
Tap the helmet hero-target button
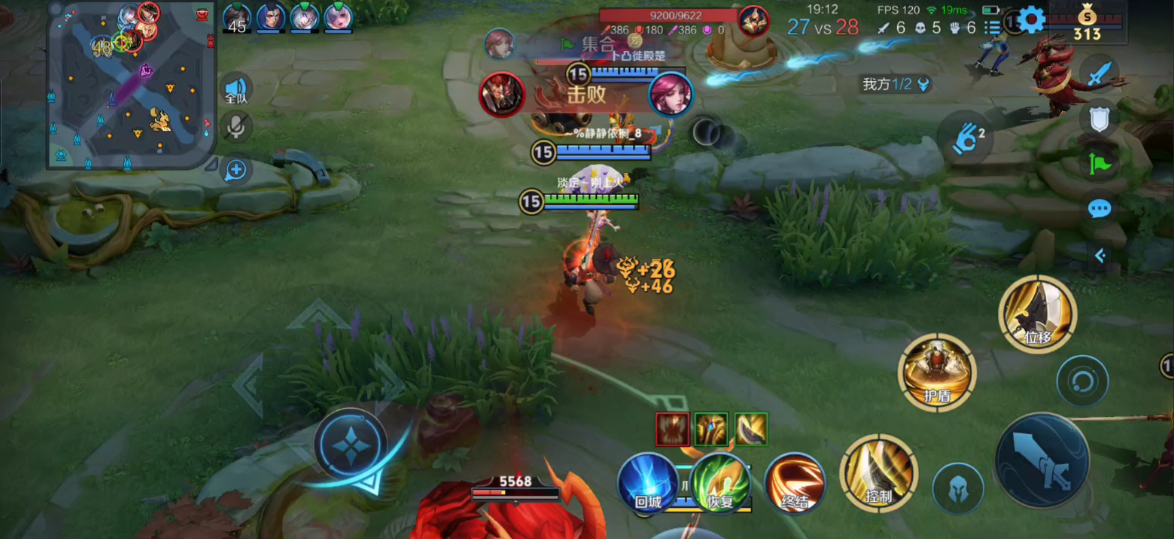957,488
